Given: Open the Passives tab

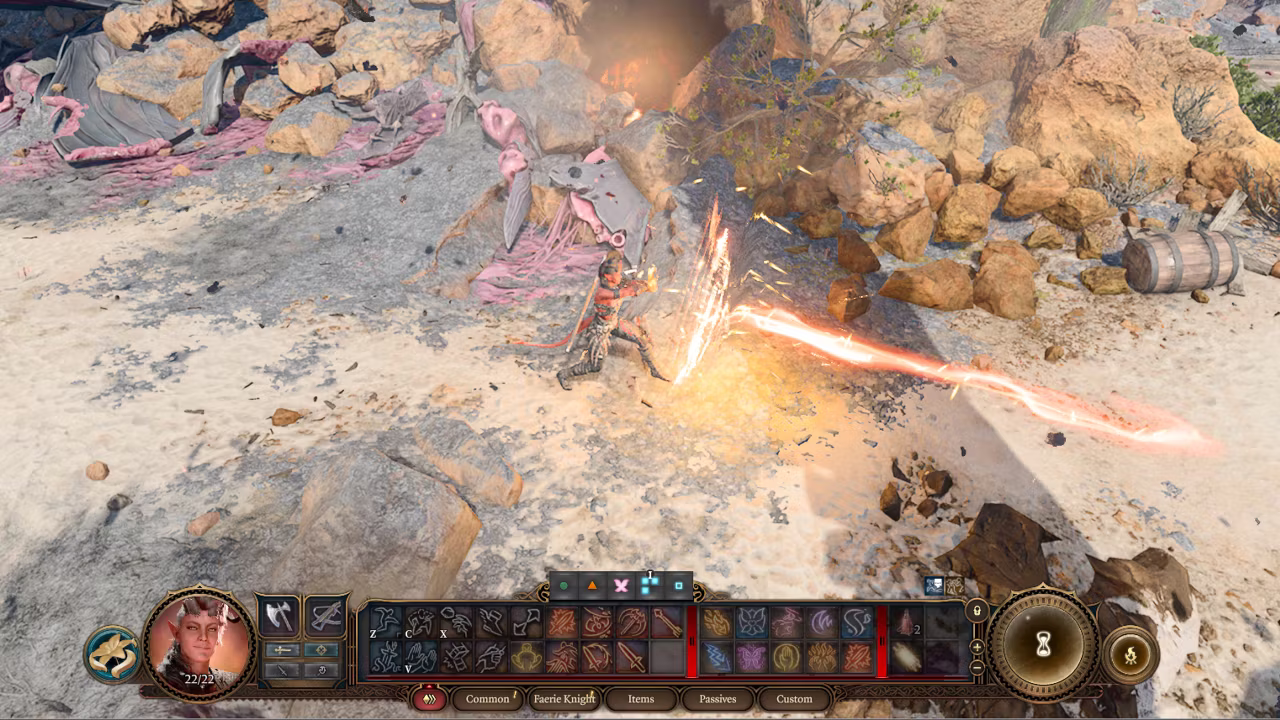Looking at the screenshot, I should coord(717,699).
